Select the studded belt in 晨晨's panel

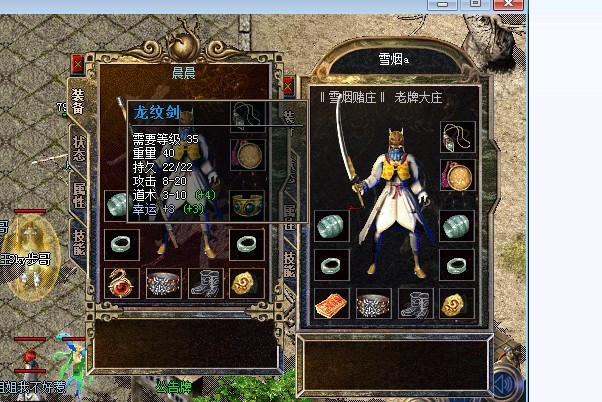(x=163, y=282)
